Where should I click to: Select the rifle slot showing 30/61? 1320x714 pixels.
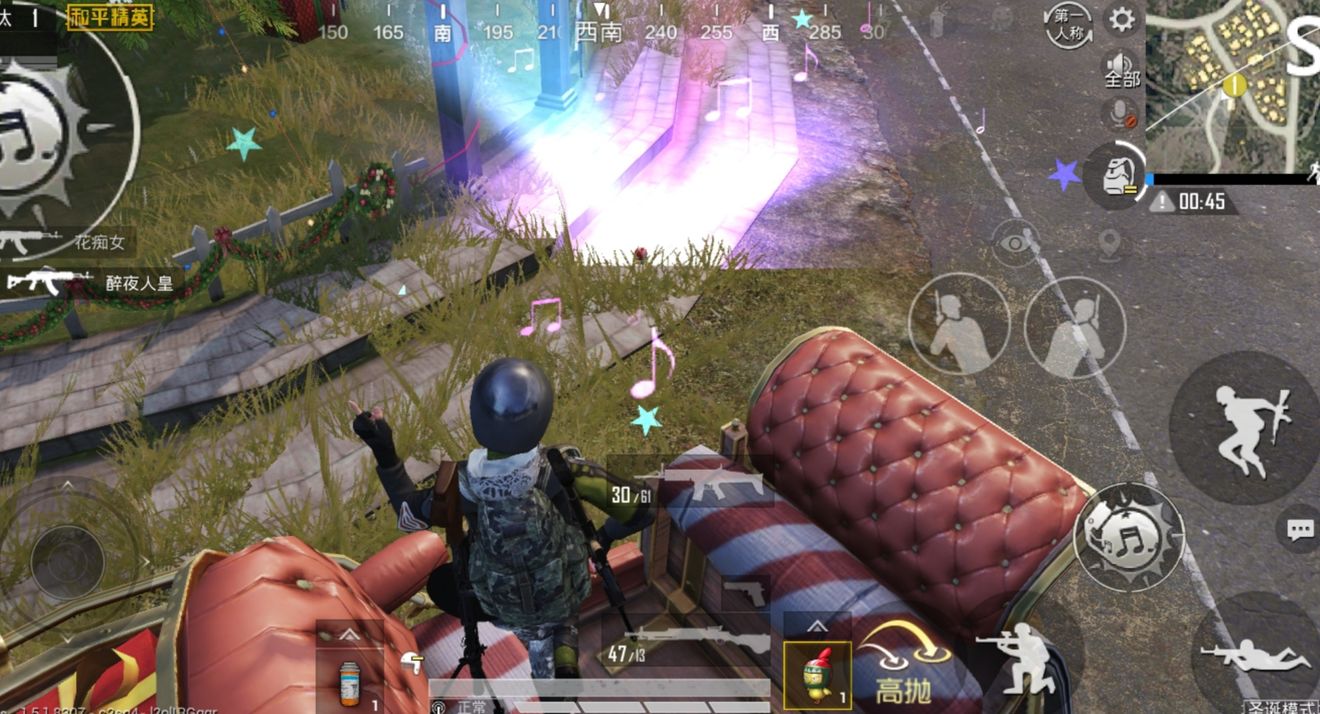(690, 485)
